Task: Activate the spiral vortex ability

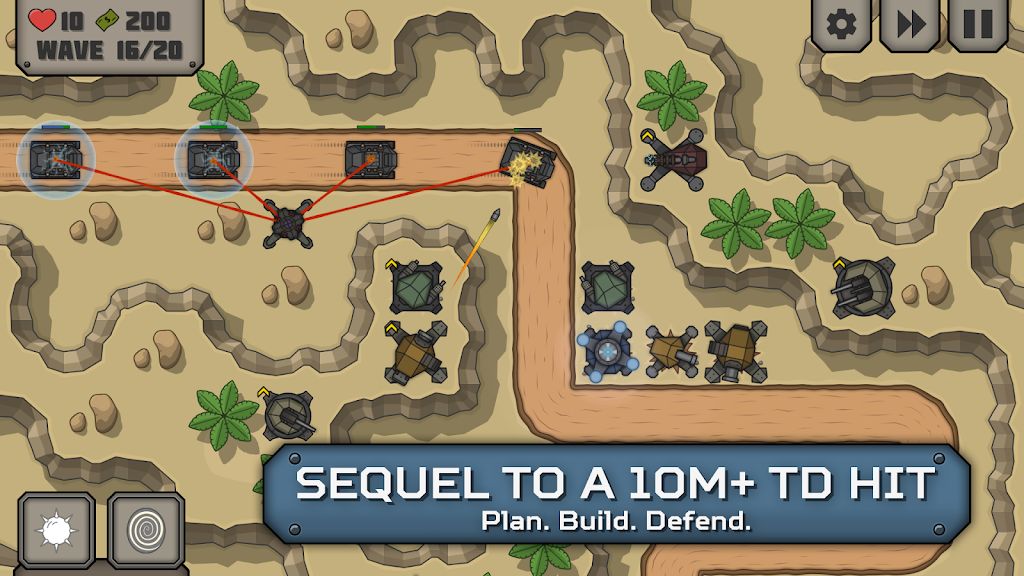Action: click(146, 529)
